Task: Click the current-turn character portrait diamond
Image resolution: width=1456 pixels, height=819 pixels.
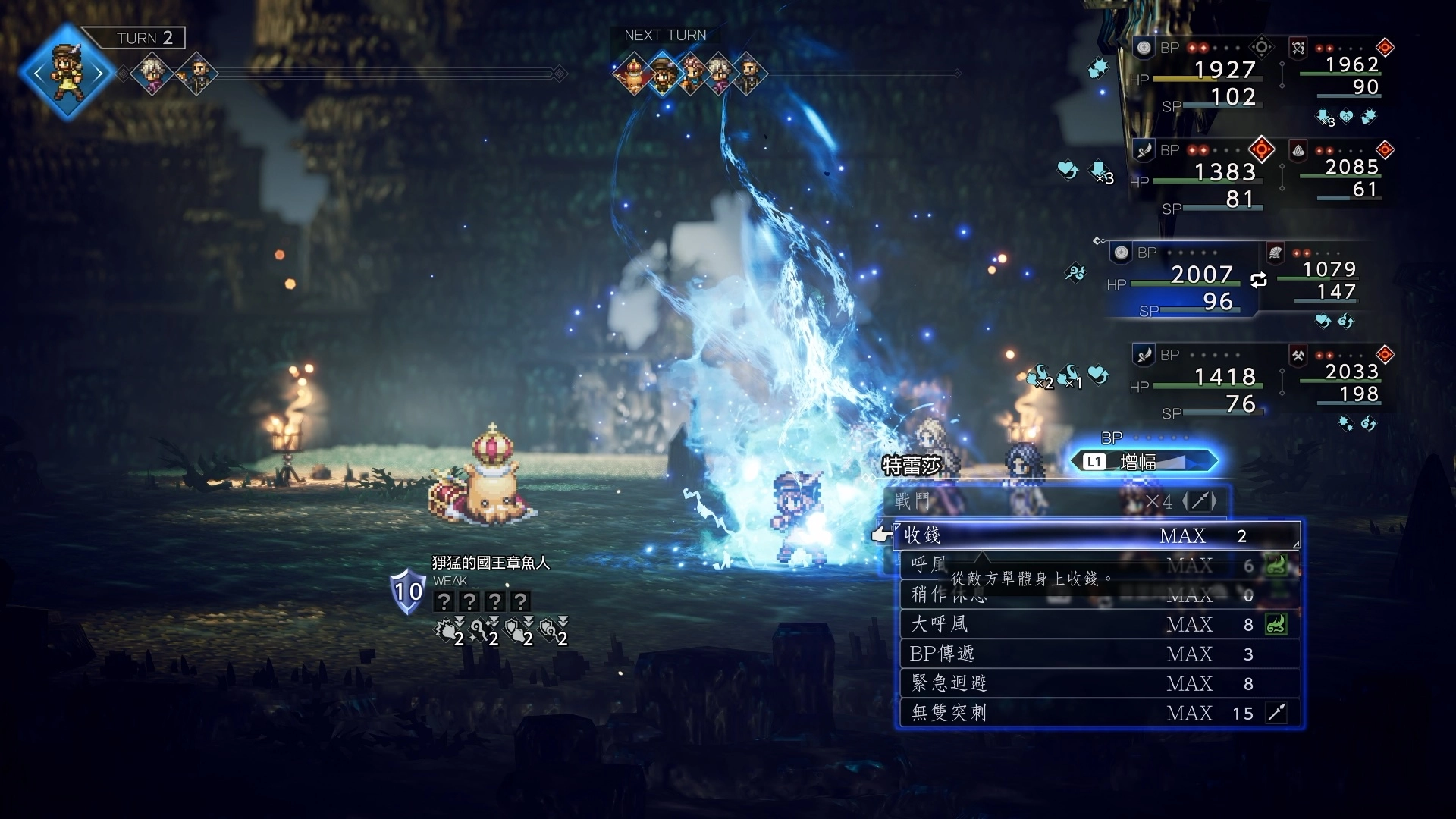Action: point(67,73)
